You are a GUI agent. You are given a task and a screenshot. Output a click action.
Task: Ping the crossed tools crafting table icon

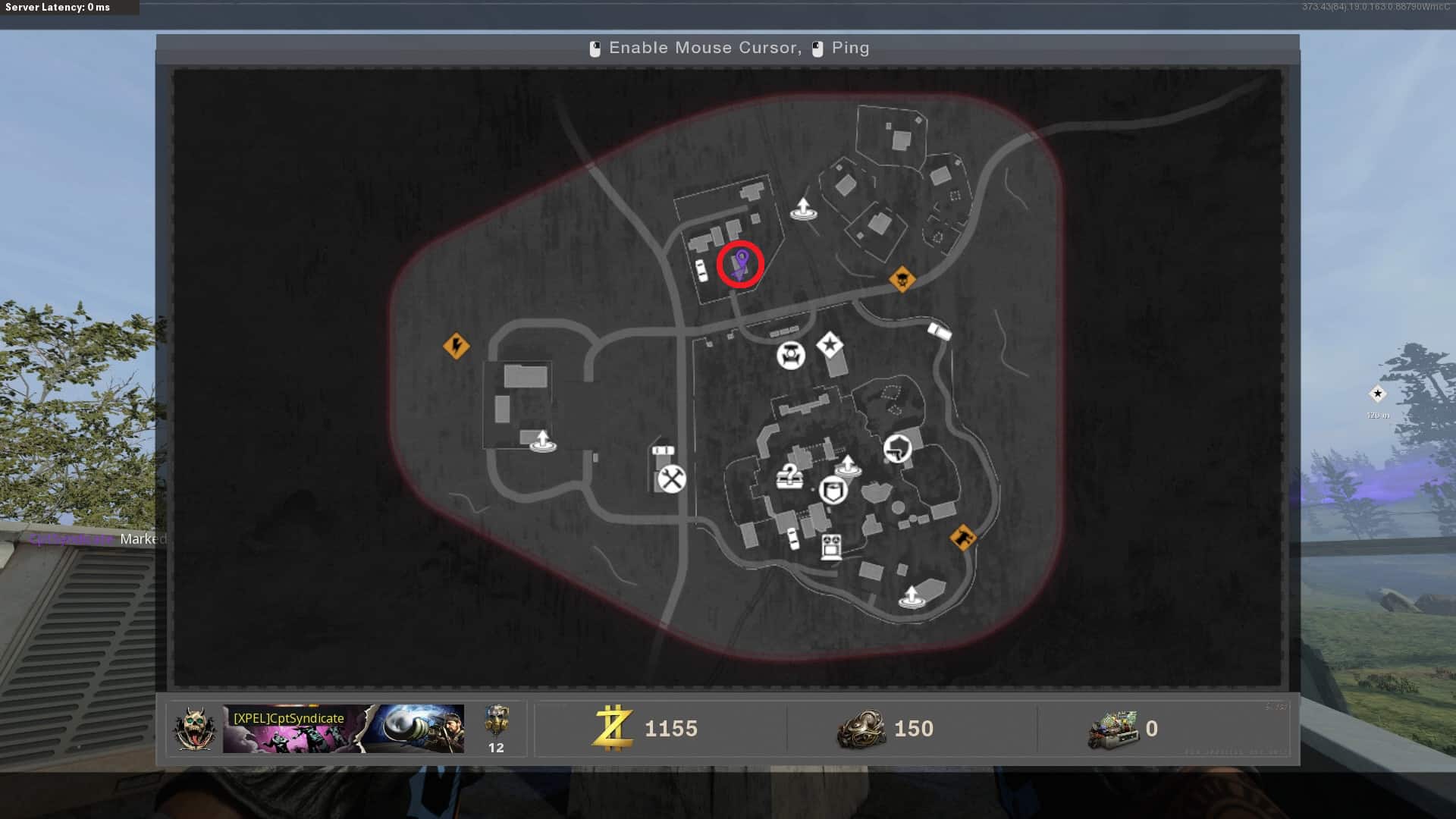click(671, 479)
